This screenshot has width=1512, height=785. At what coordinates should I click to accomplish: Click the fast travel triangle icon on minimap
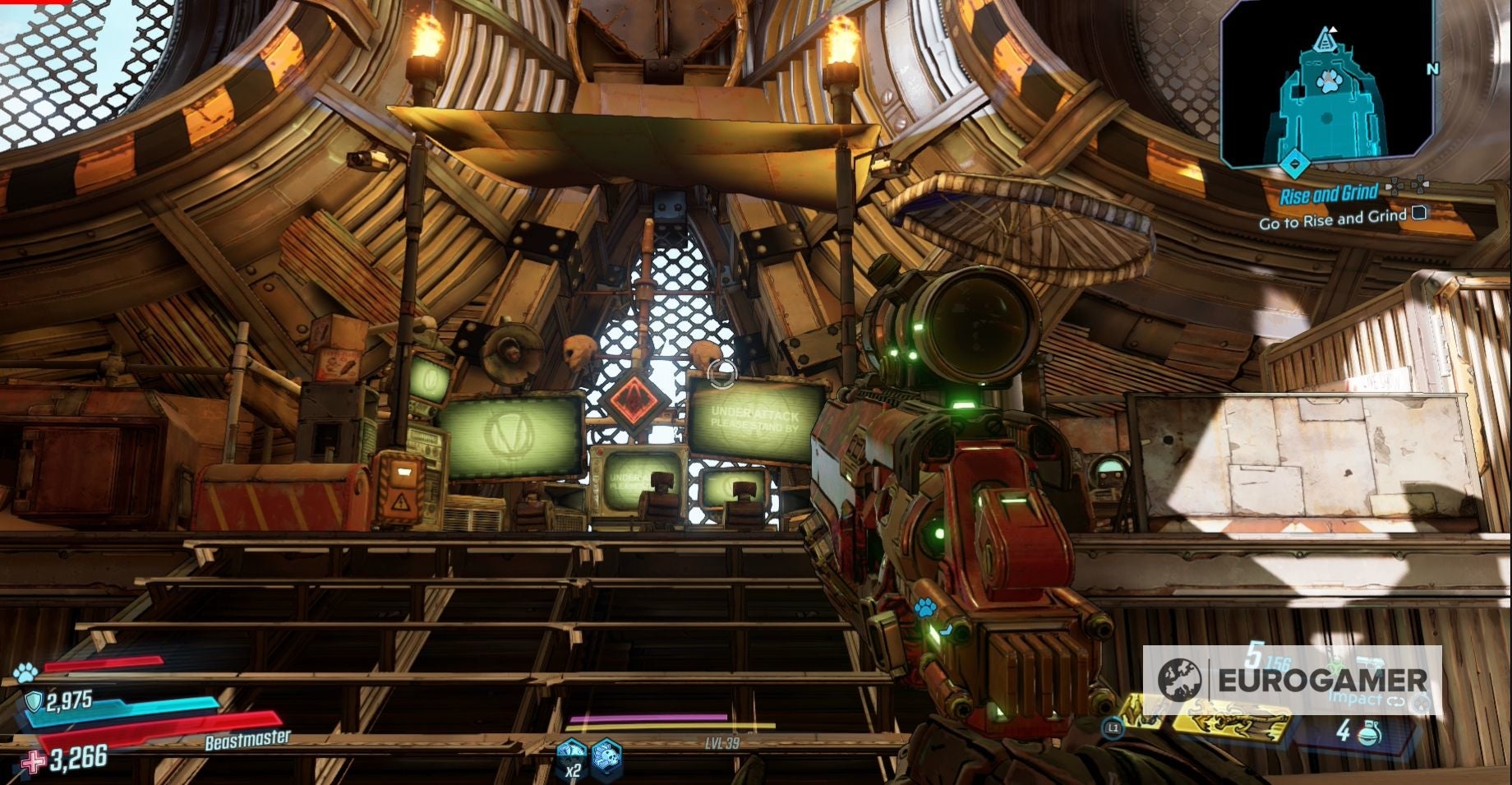coord(1325,41)
